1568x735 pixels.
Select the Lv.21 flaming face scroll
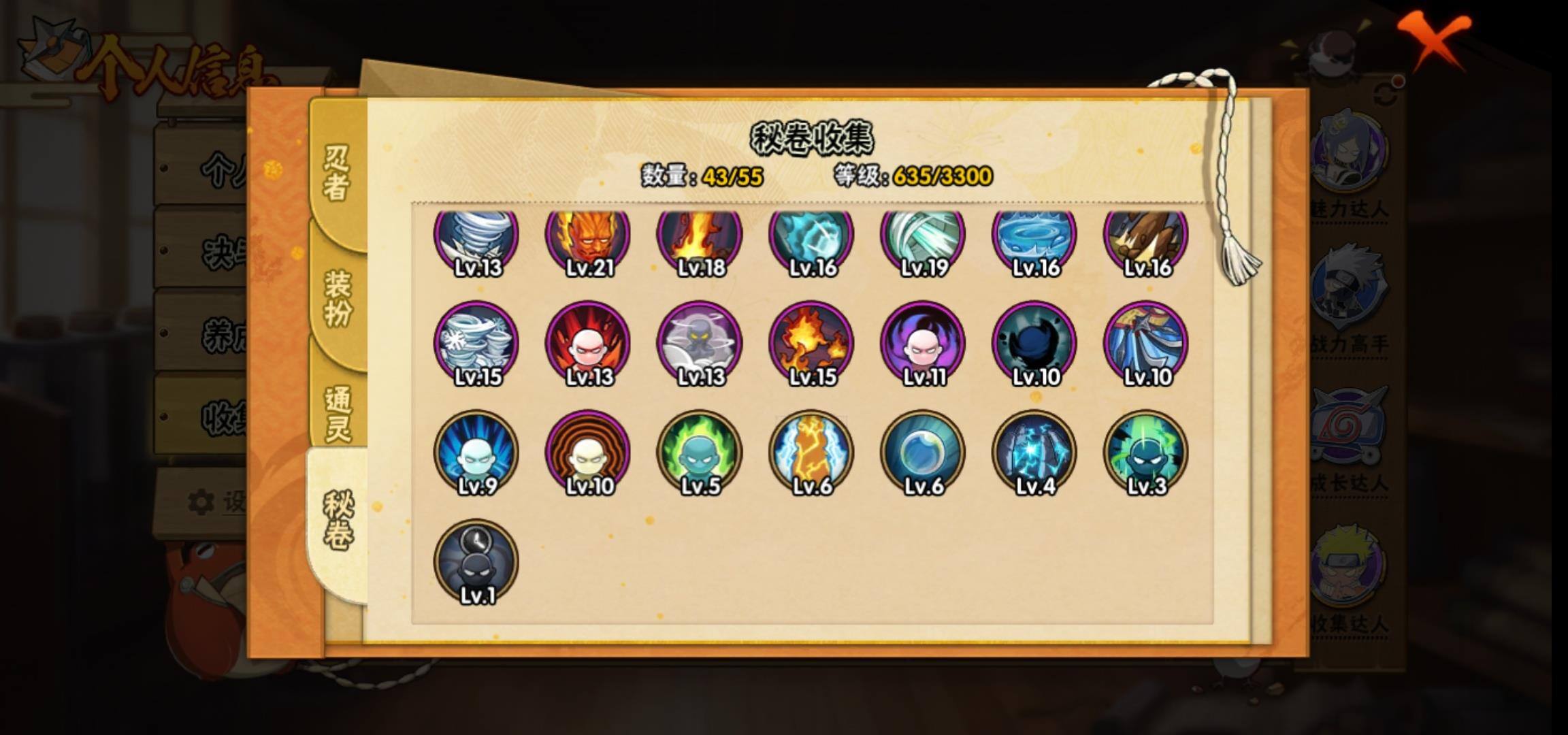(588, 238)
